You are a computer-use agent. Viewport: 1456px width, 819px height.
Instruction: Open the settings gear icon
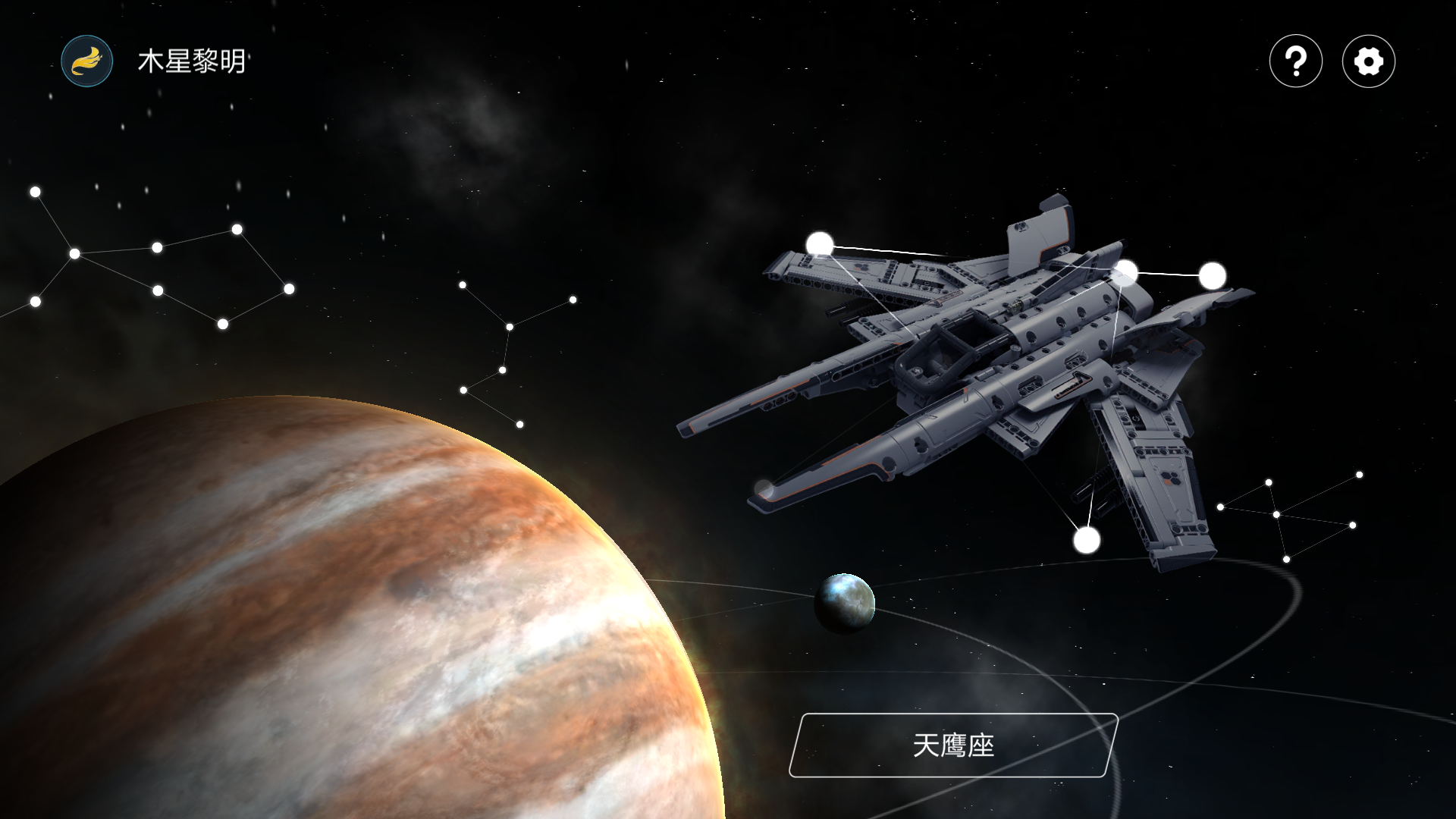click(x=1369, y=62)
